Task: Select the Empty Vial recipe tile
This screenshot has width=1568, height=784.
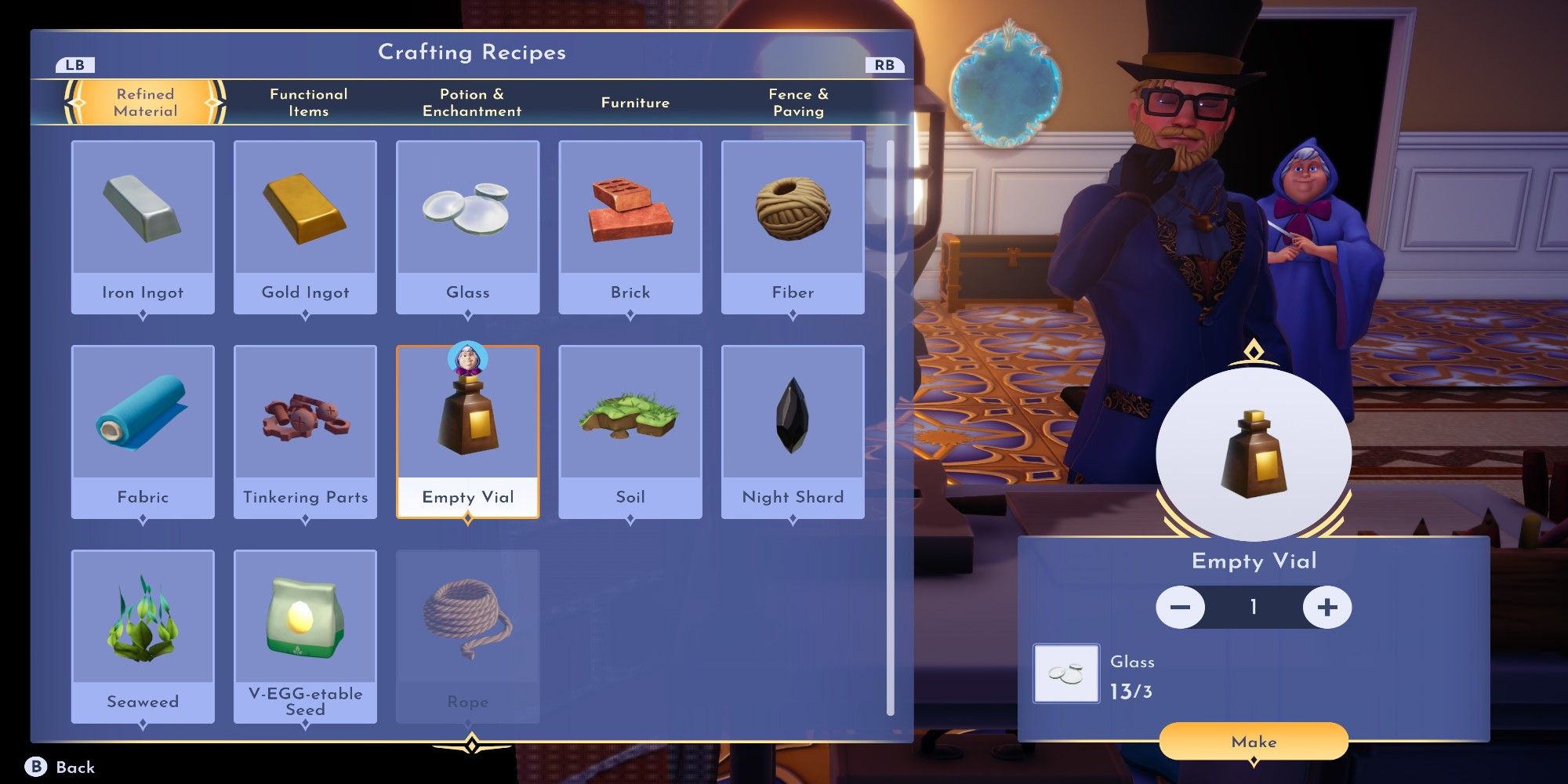Action: (x=468, y=431)
